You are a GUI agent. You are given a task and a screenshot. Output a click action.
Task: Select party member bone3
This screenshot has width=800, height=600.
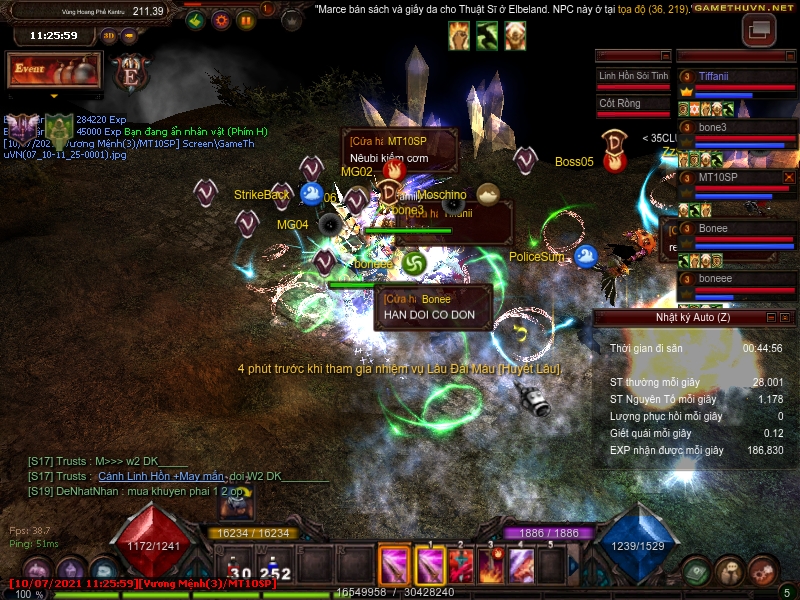713,127
